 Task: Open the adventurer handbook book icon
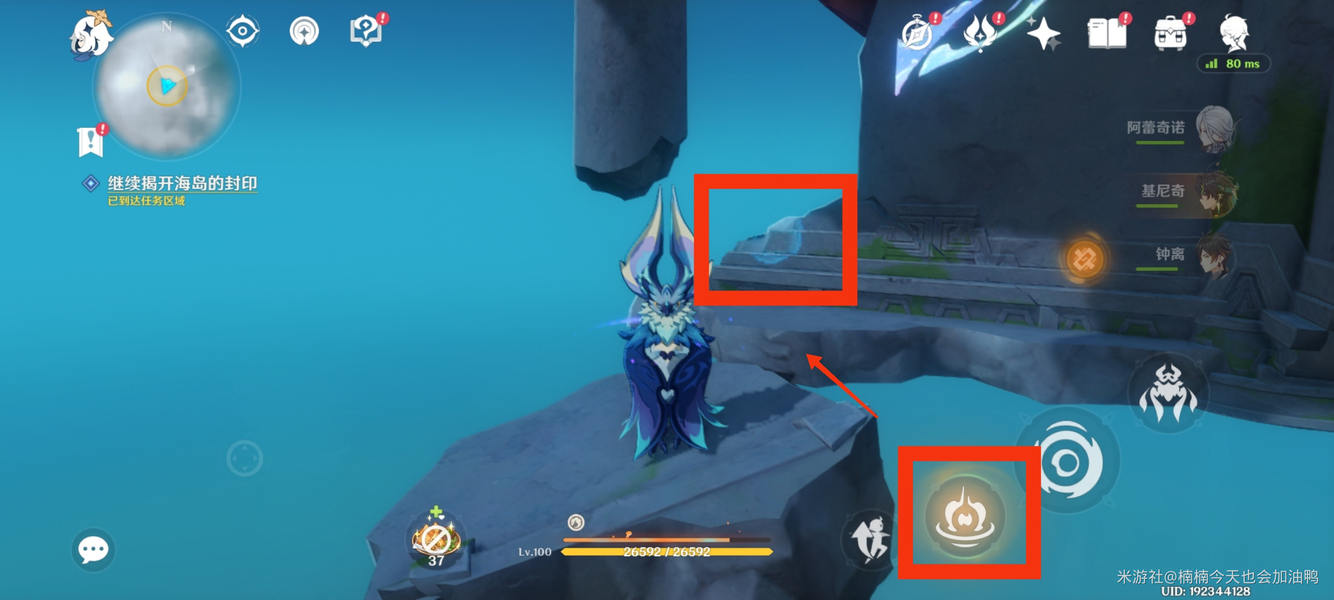pyautogui.click(x=1107, y=34)
